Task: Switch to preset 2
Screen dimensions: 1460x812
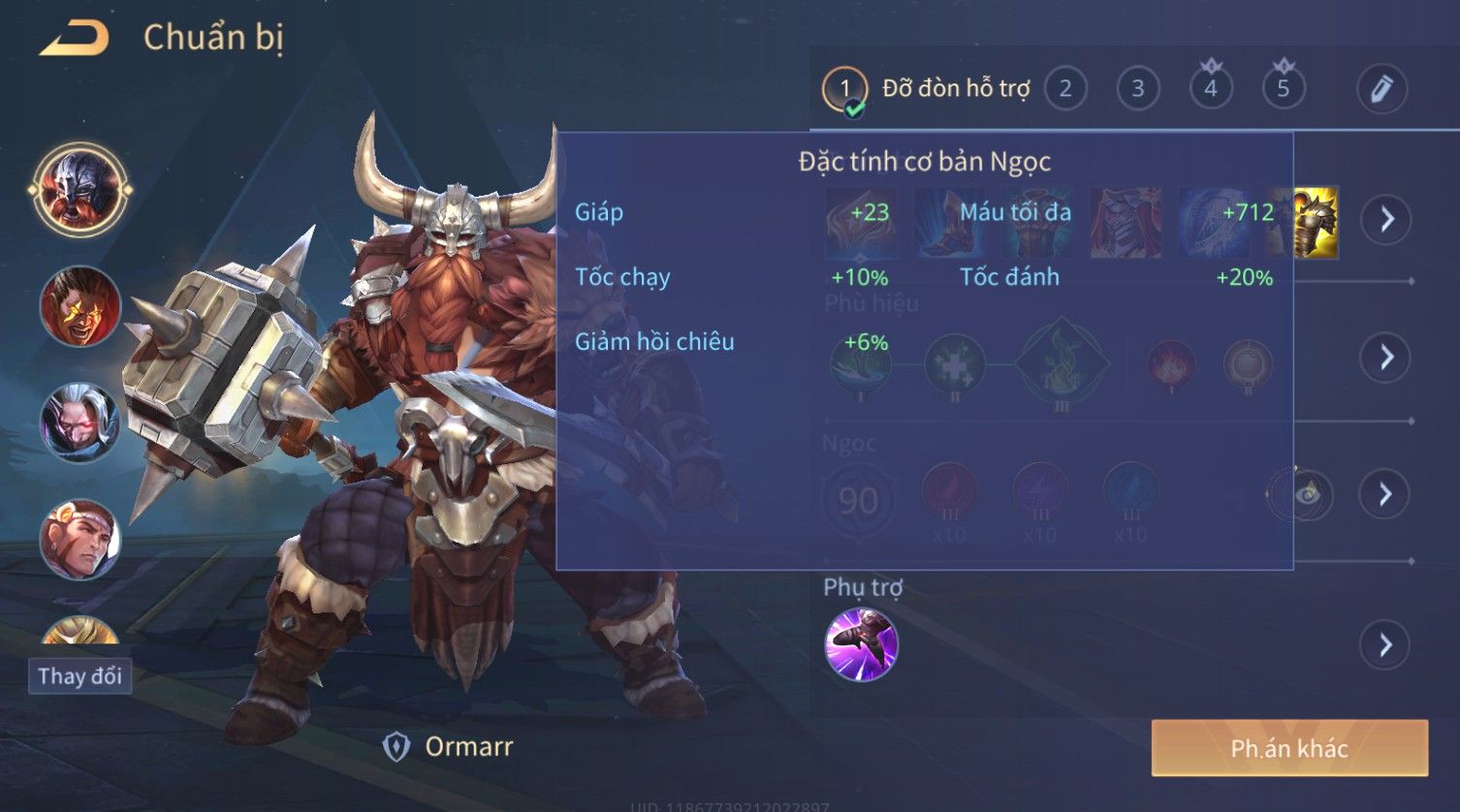Action: [1065, 89]
